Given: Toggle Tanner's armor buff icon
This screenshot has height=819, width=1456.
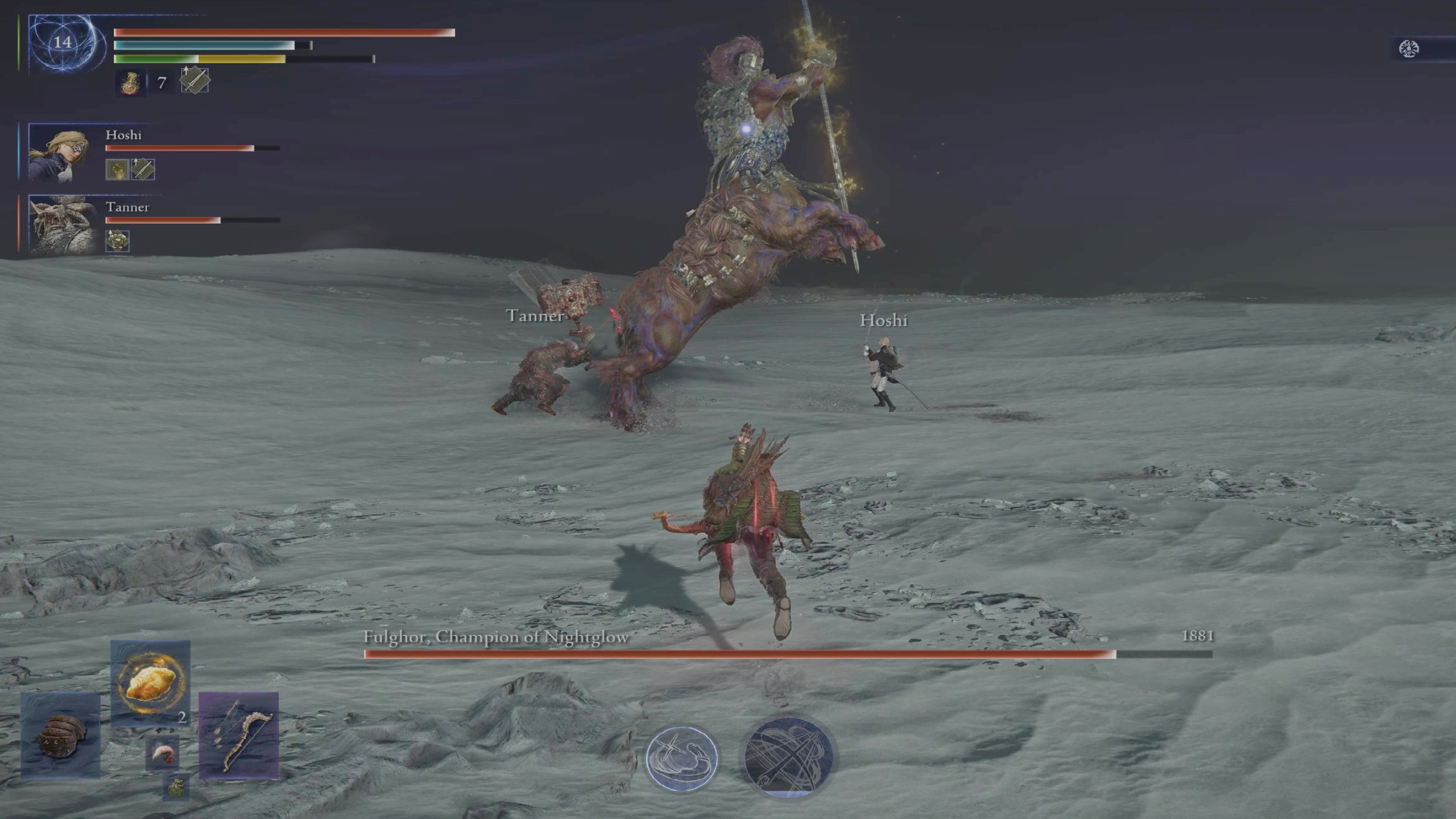Looking at the screenshot, I should [x=118, y=241].
